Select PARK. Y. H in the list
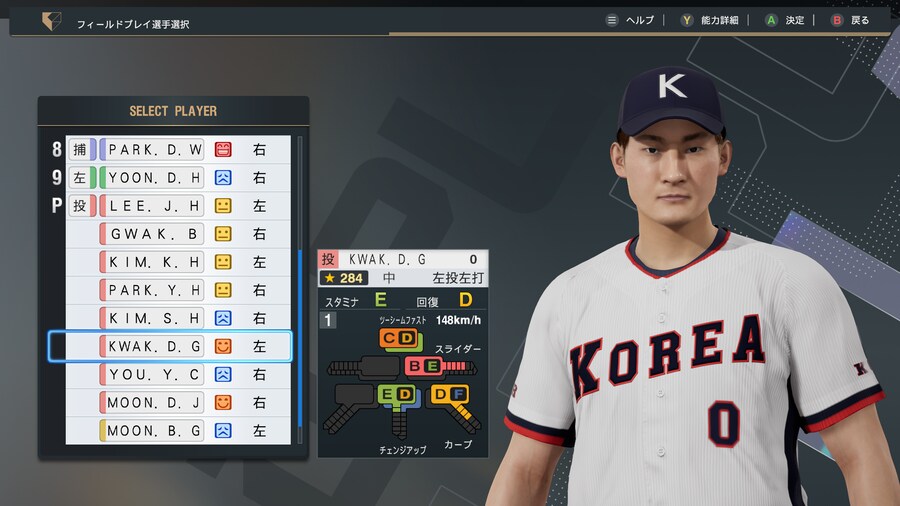 [x=154, y=290]
